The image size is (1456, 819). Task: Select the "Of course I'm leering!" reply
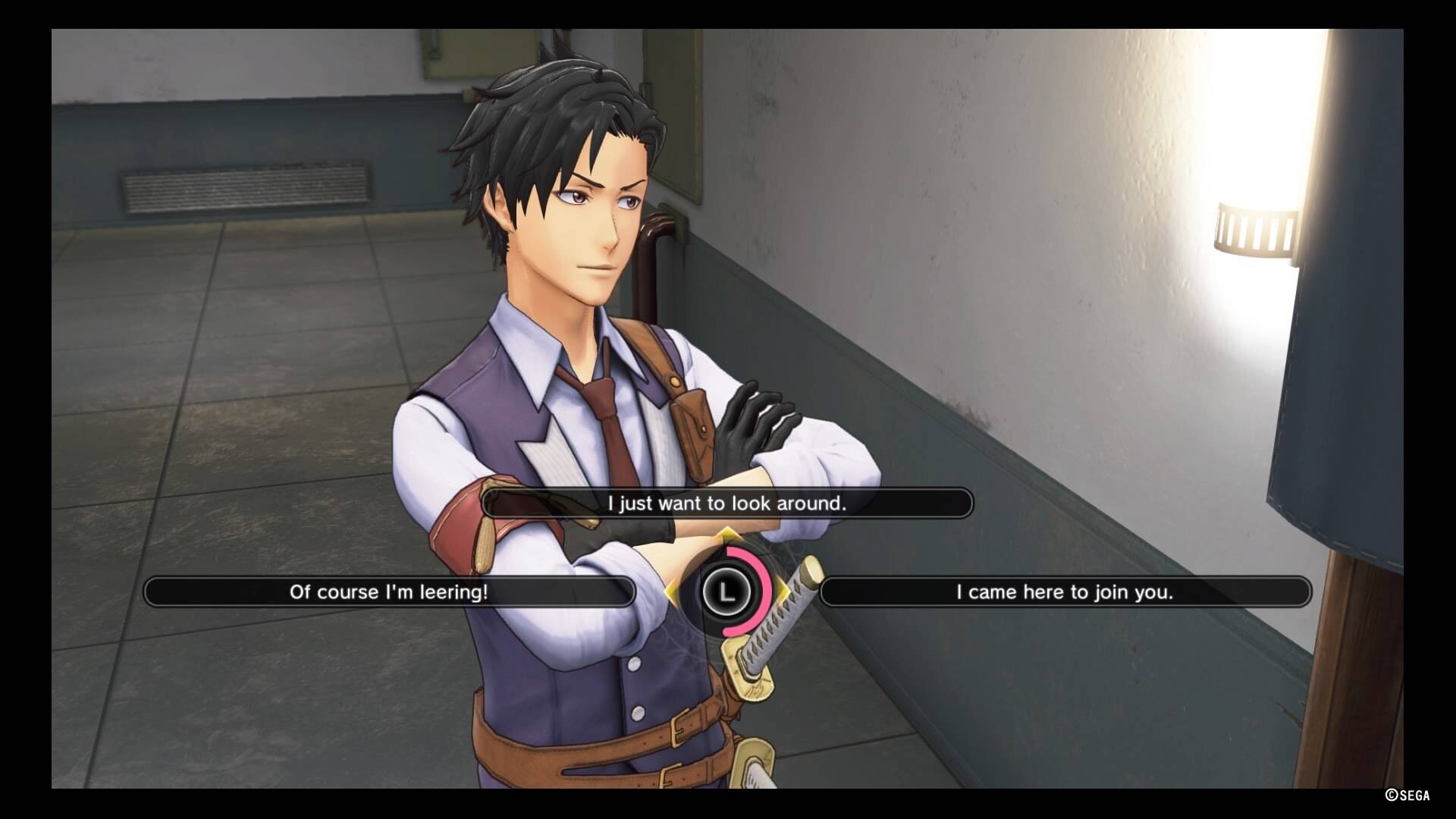pyautogui.click(x=389, y=592)
